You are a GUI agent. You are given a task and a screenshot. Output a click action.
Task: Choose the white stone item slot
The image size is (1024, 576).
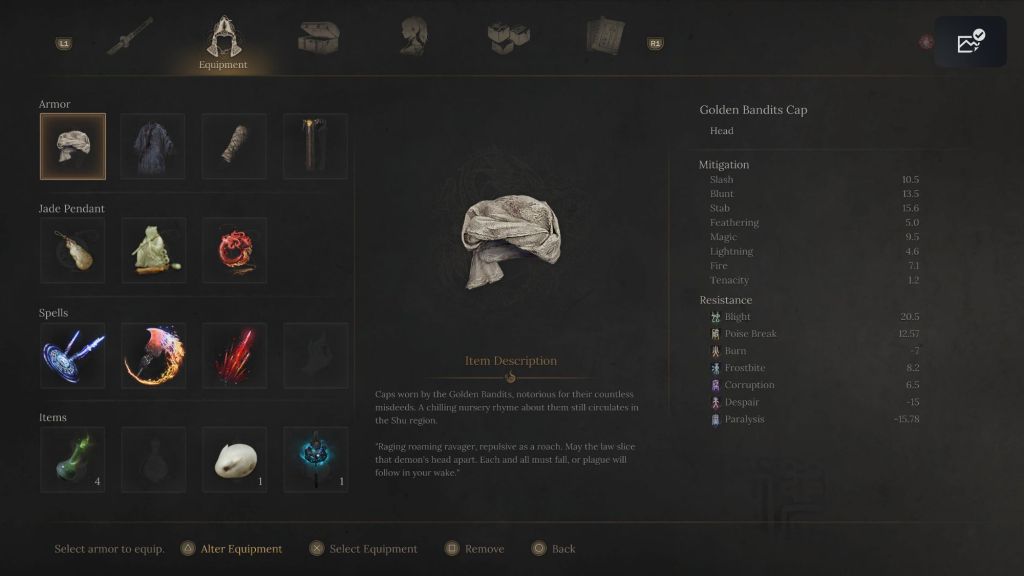234,459
